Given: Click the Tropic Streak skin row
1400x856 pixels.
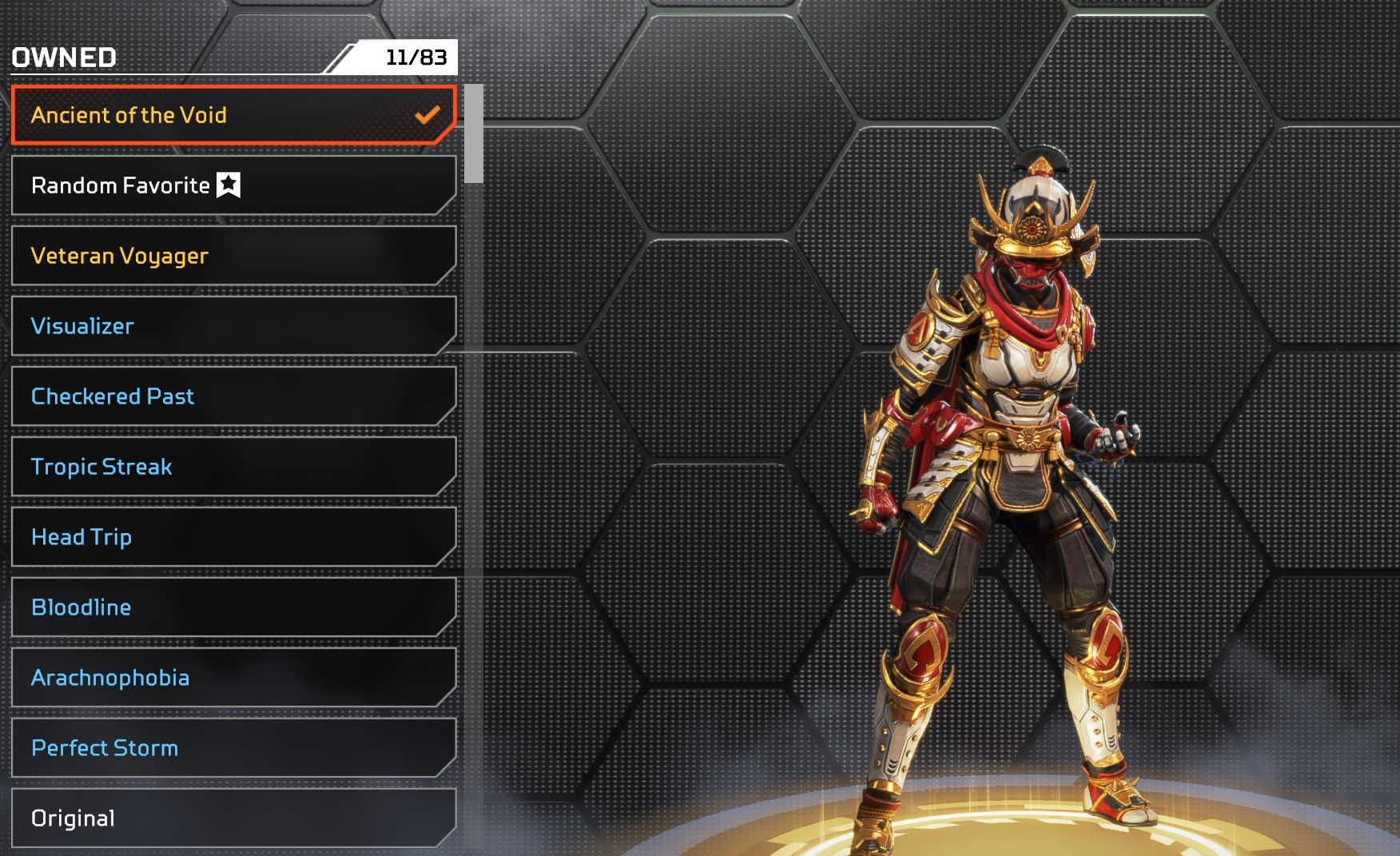Looking at the screenshot, I should pyautogui.click(x=232, y=467).
